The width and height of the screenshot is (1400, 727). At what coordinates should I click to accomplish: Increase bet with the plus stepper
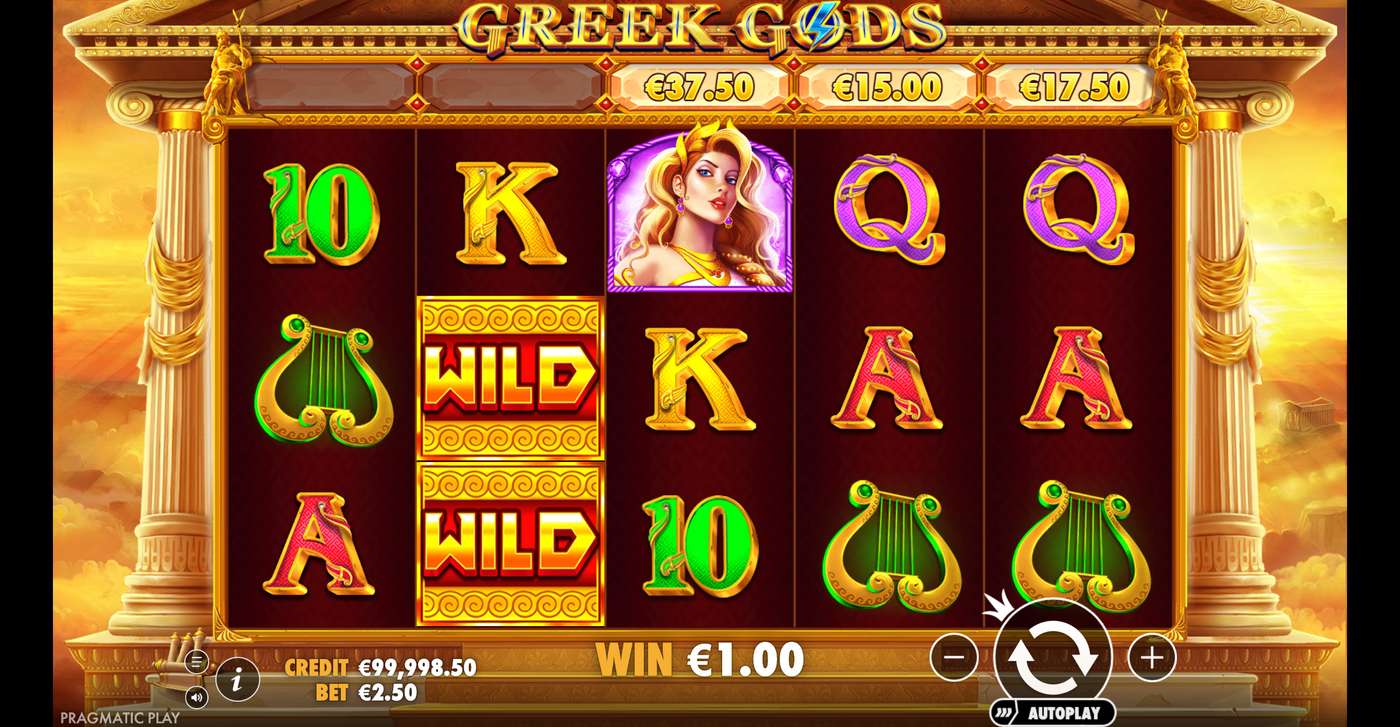1151,657
